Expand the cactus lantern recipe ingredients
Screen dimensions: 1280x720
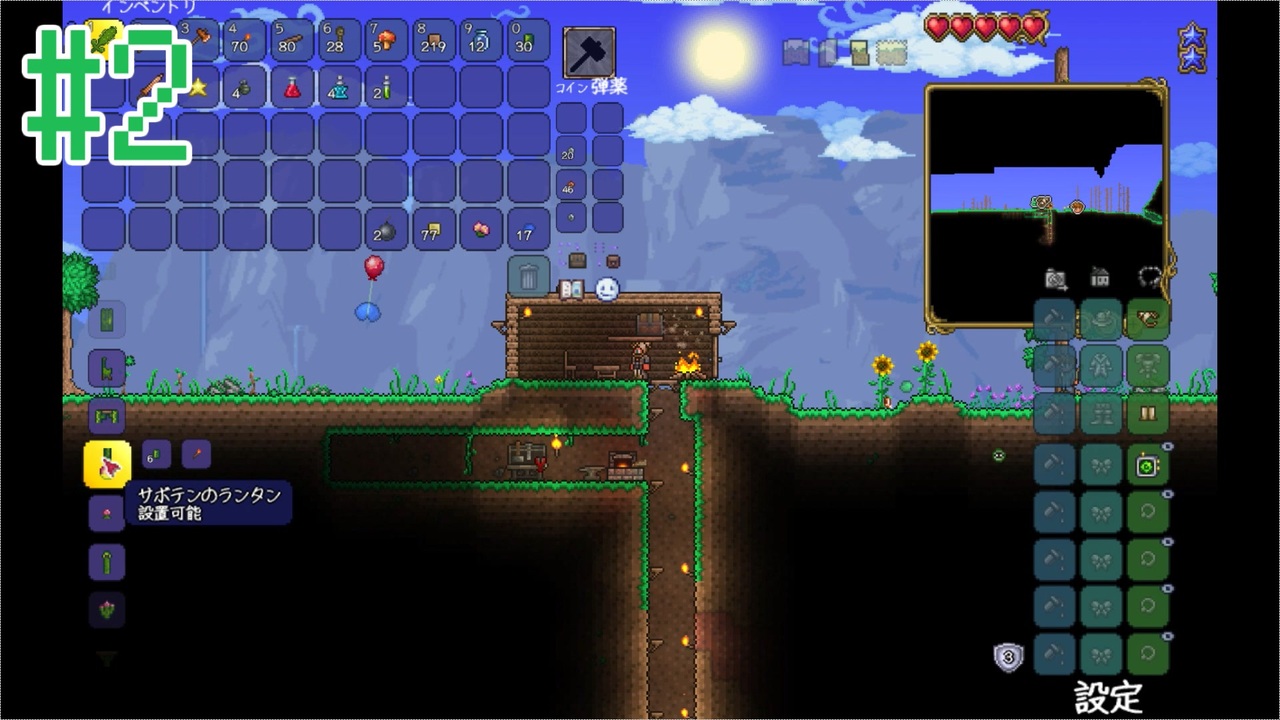tap(155, 455)
